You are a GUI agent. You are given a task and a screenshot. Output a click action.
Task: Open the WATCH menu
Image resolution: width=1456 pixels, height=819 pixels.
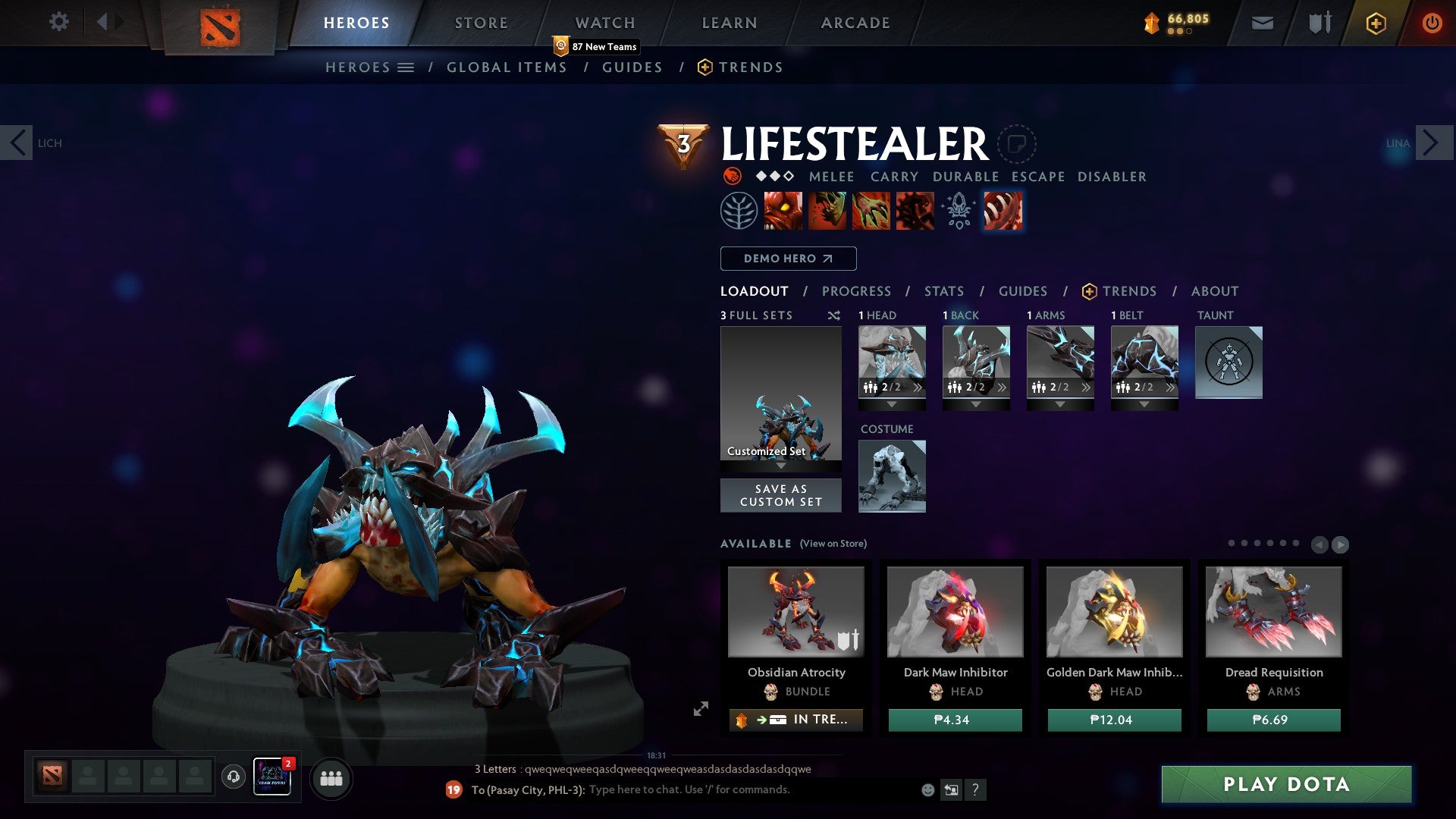(605, 22)
